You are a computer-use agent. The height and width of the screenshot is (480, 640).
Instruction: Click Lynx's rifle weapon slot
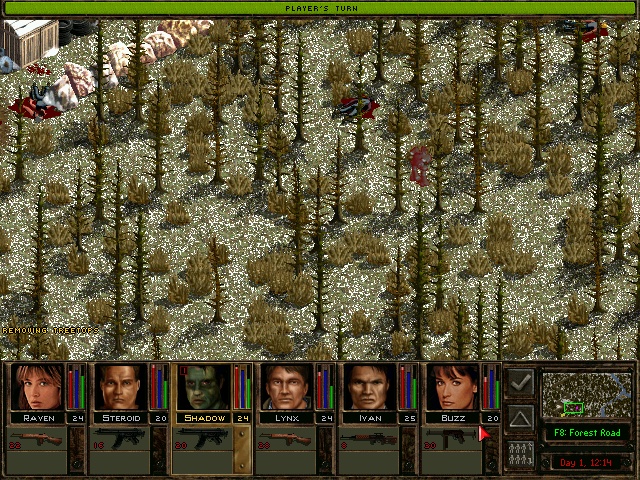[x=285, y=441]
